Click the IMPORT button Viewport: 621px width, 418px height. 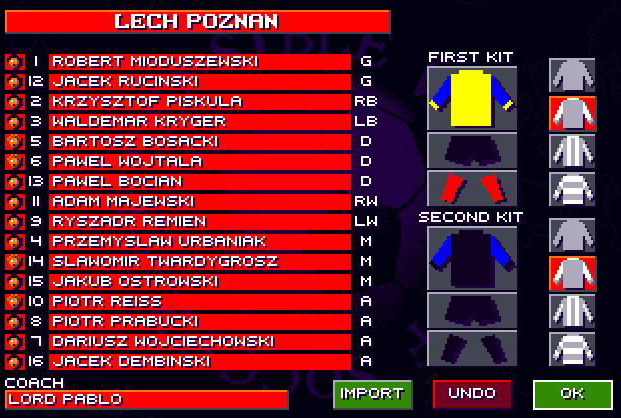tap(372, 393)
